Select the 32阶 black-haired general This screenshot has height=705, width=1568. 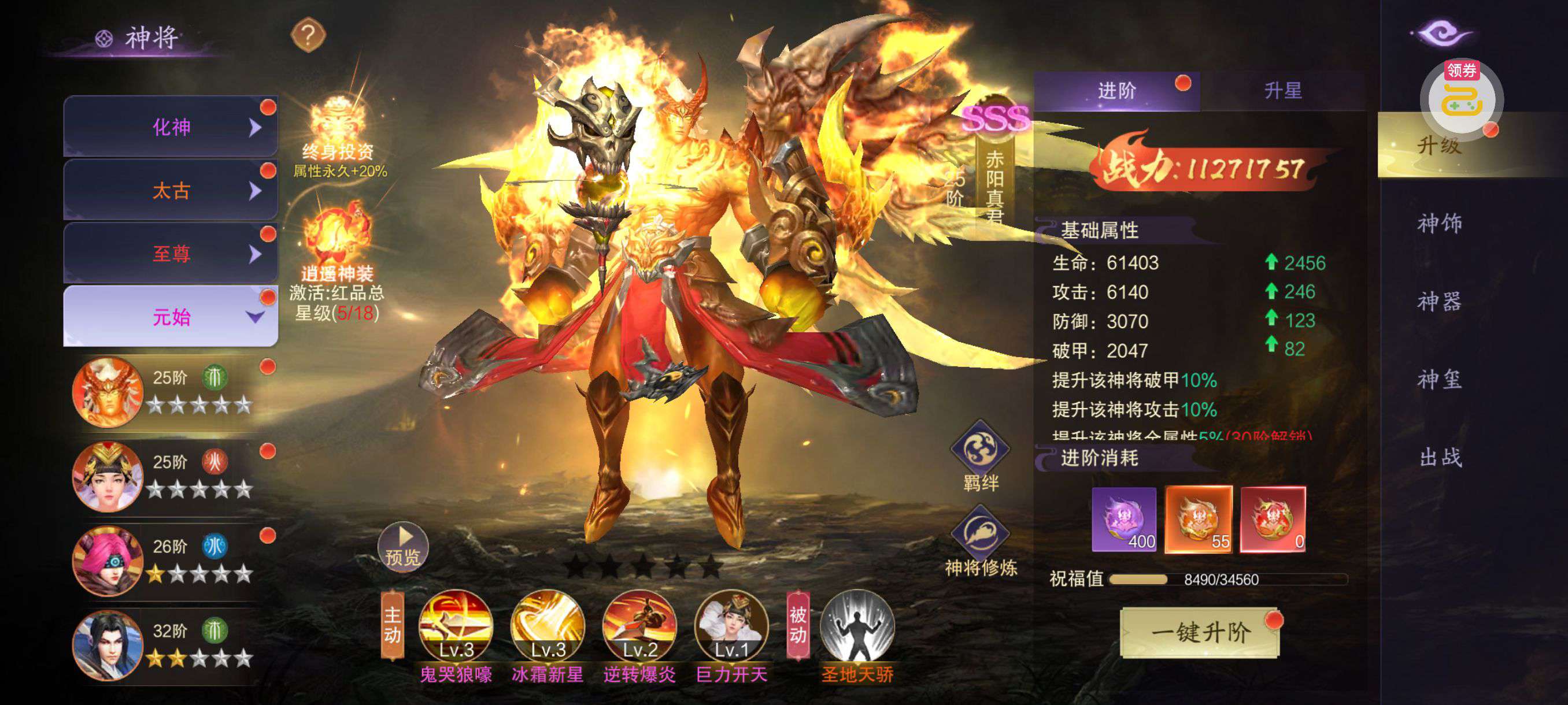[108, 645]
